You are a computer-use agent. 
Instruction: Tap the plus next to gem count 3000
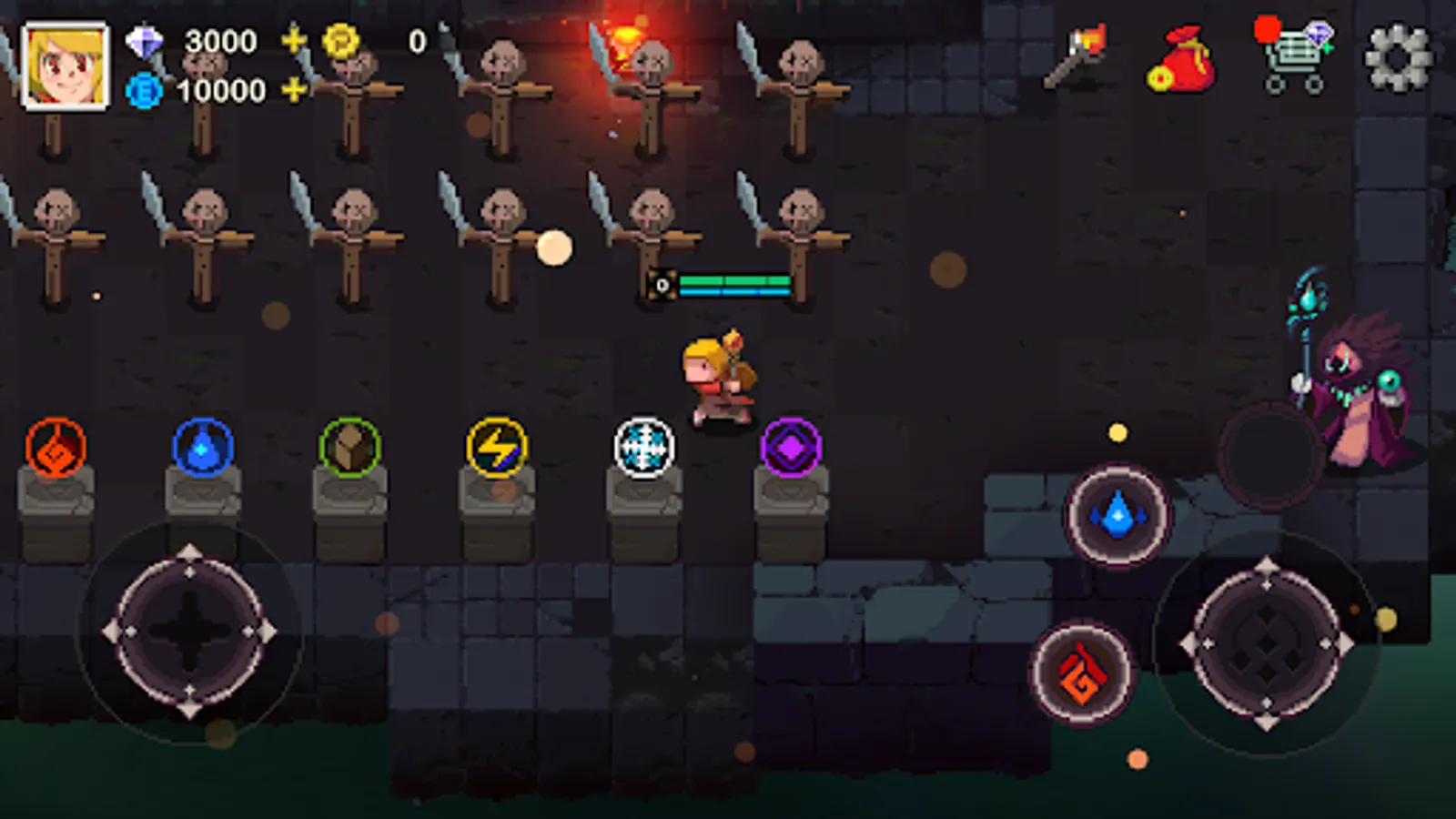[294, 41]
